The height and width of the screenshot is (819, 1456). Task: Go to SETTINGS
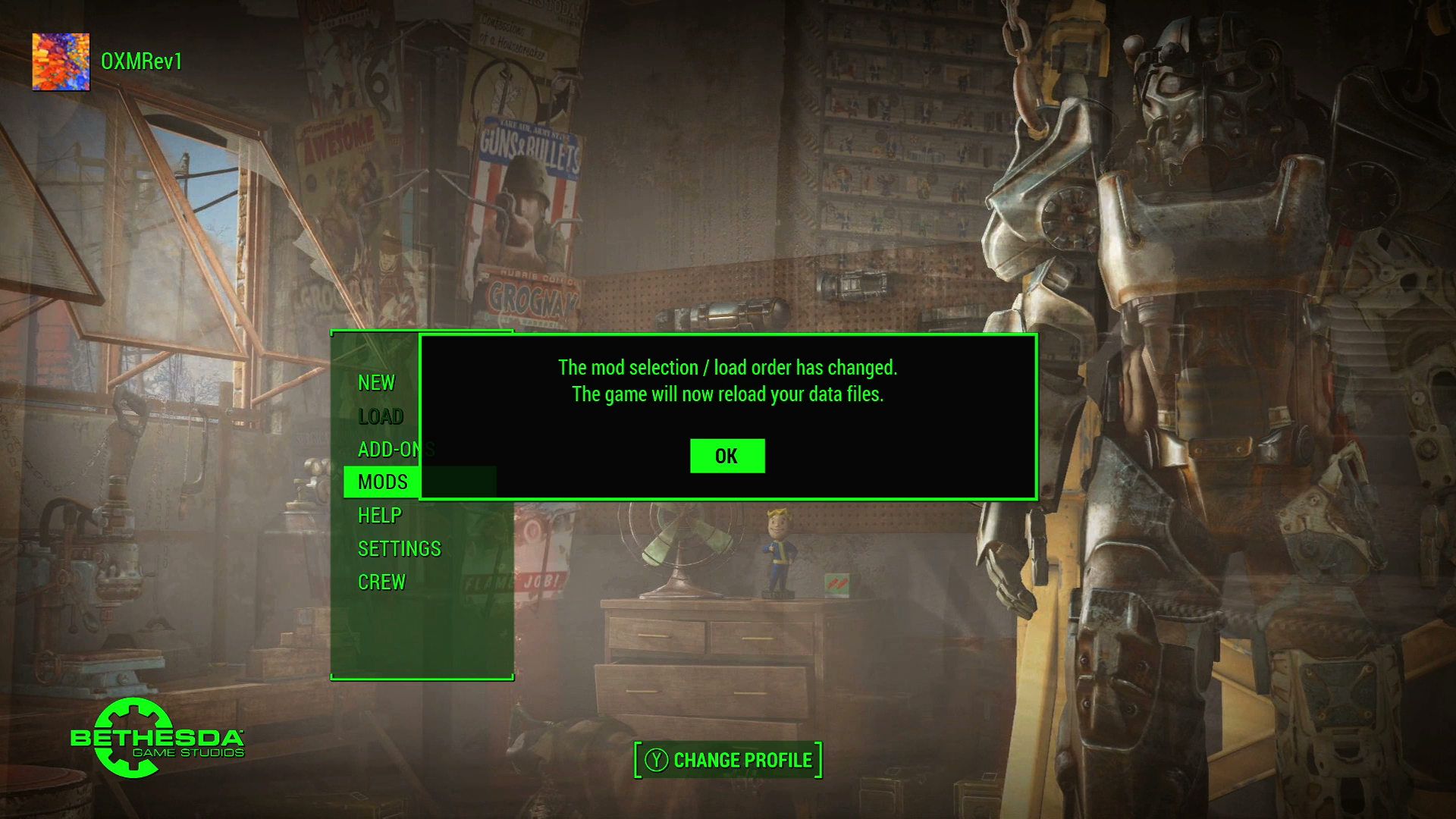click(399, 549)
